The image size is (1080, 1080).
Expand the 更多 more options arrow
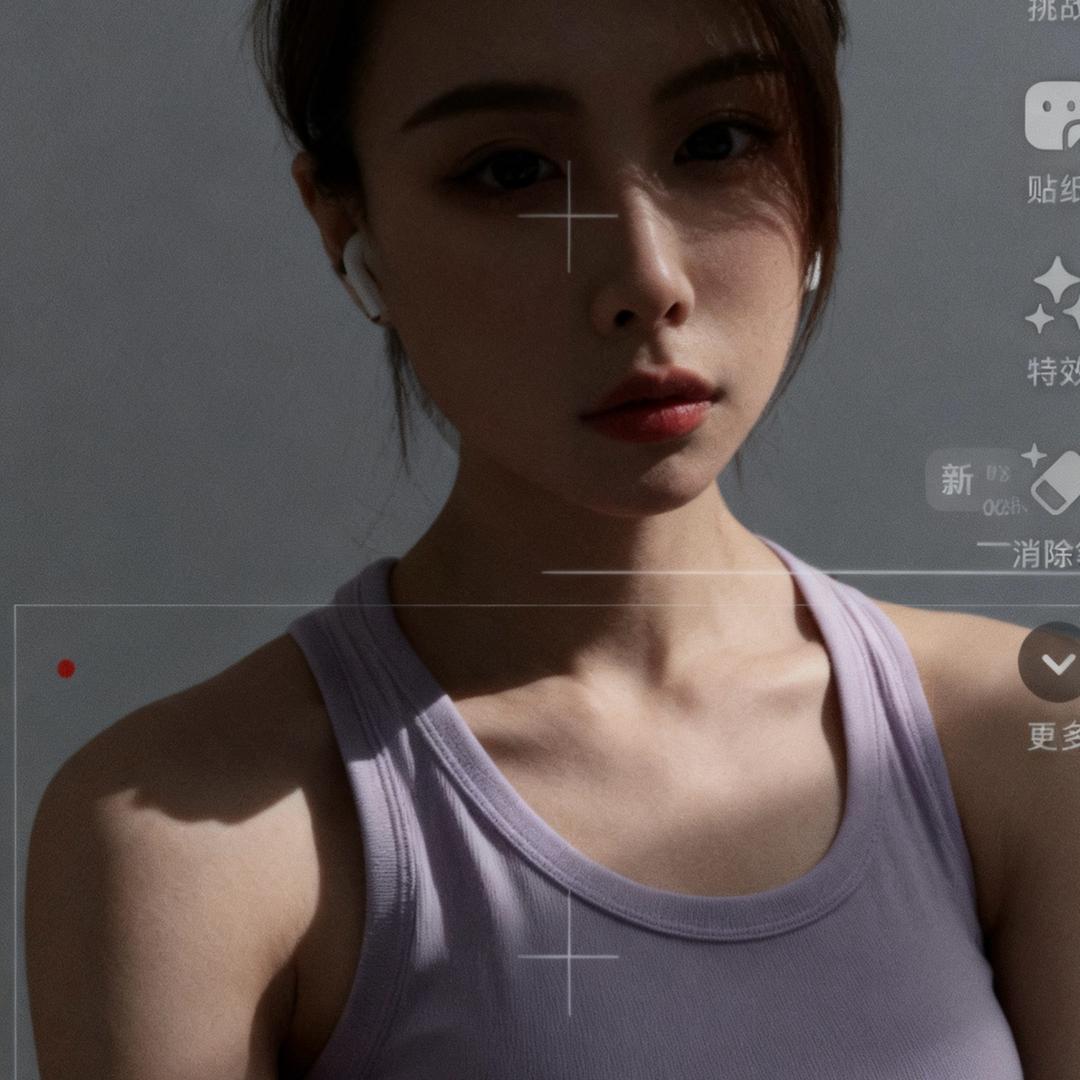(x=1055, y=662)
